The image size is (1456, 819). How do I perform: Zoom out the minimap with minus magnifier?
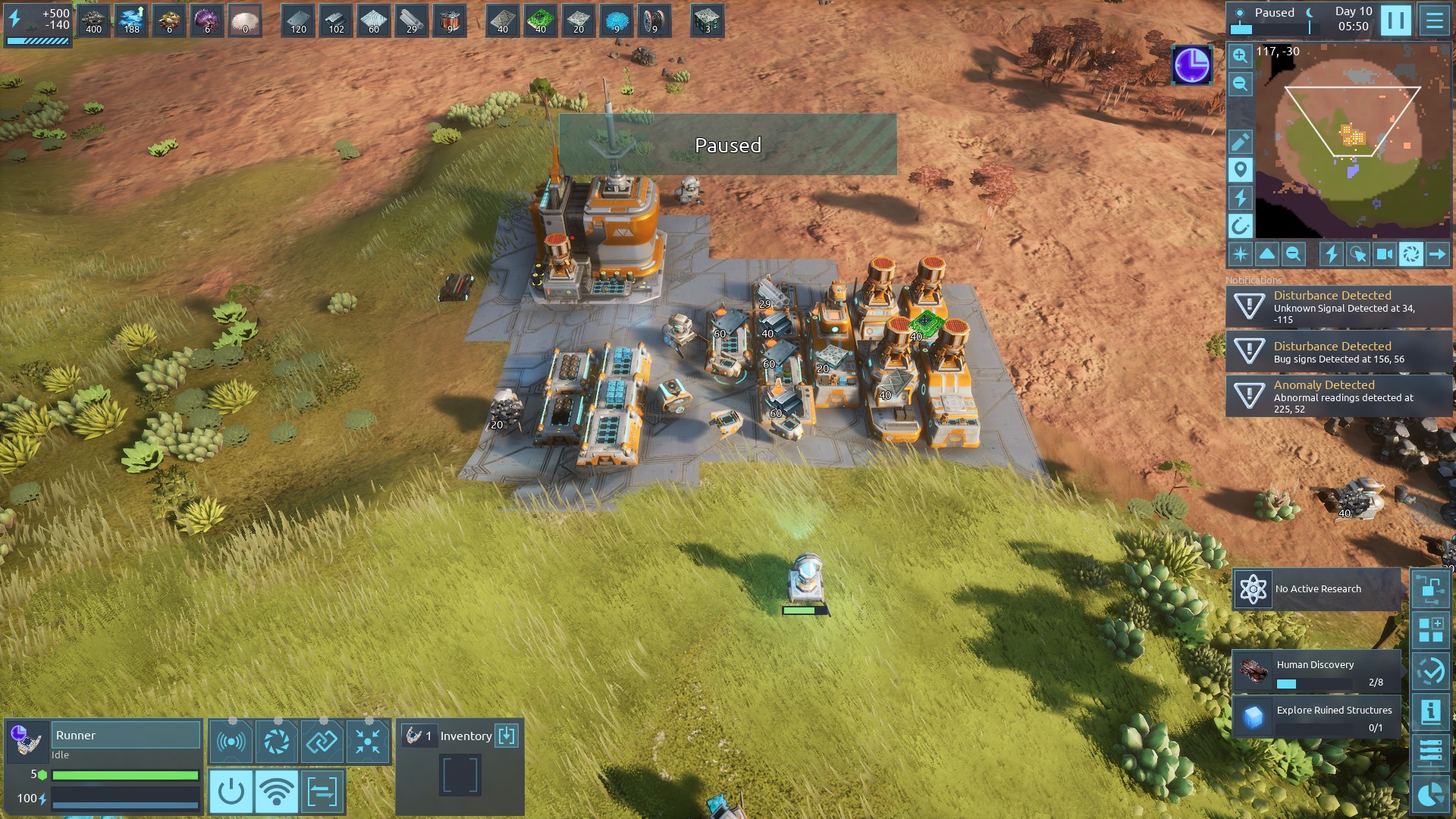click(1240, 84)
